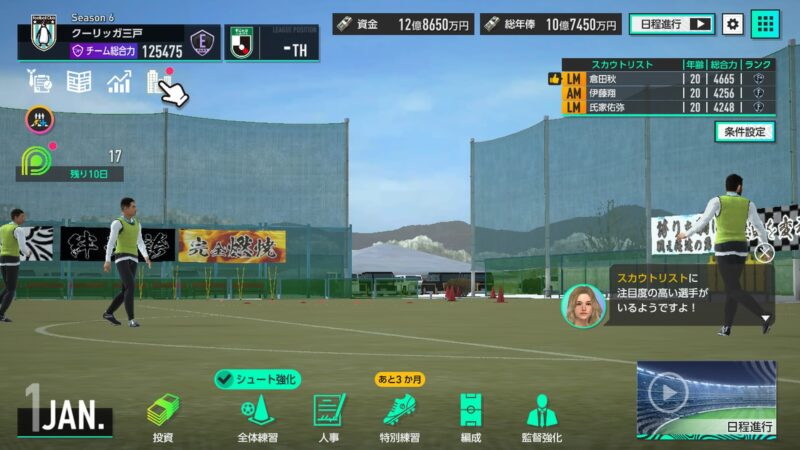This screenshot has width=800, height=450.
Task: Open the buildings icon with red dot
Action: click(x=157, y=81)
